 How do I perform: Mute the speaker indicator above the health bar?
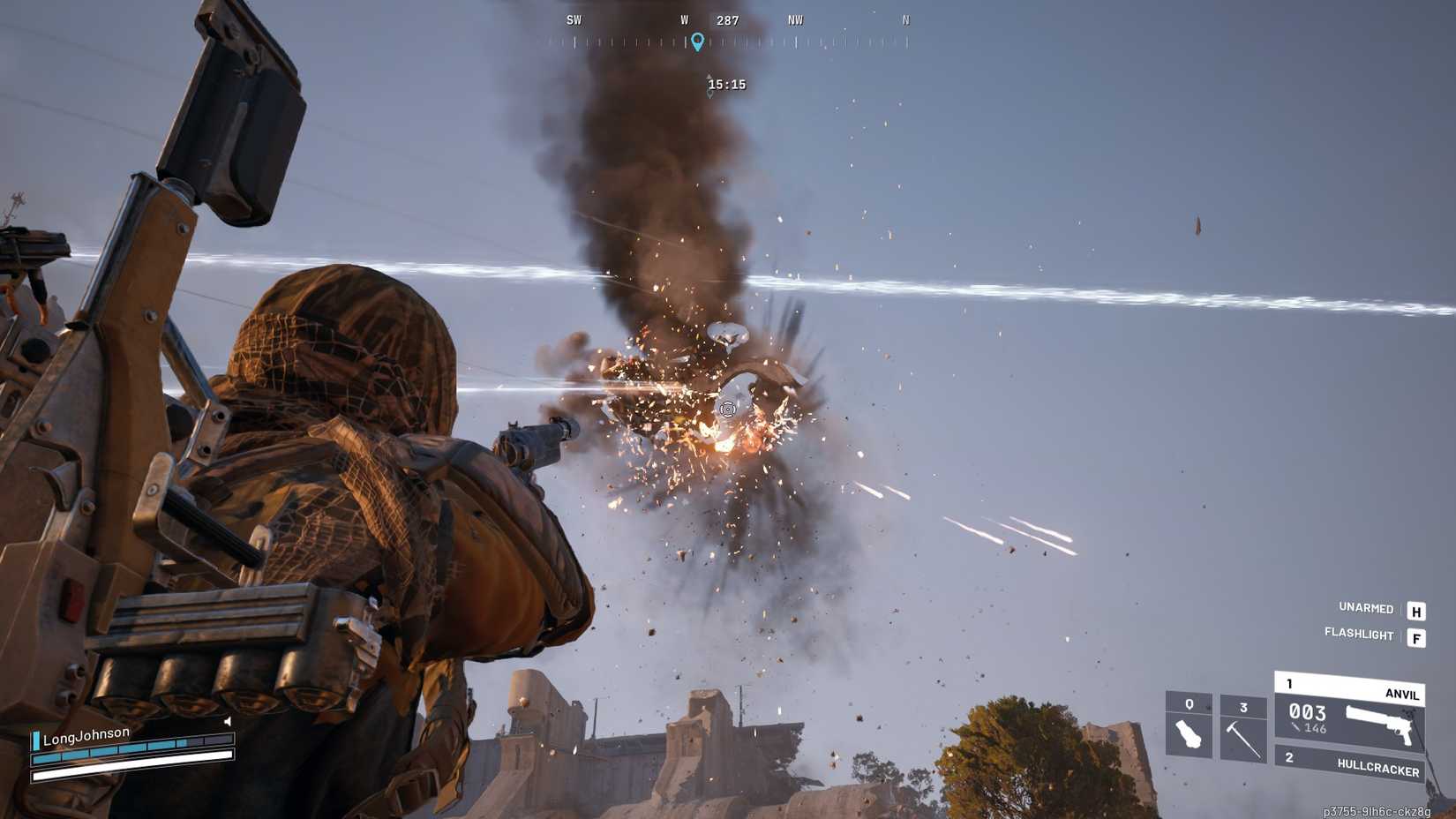[228, 721]
